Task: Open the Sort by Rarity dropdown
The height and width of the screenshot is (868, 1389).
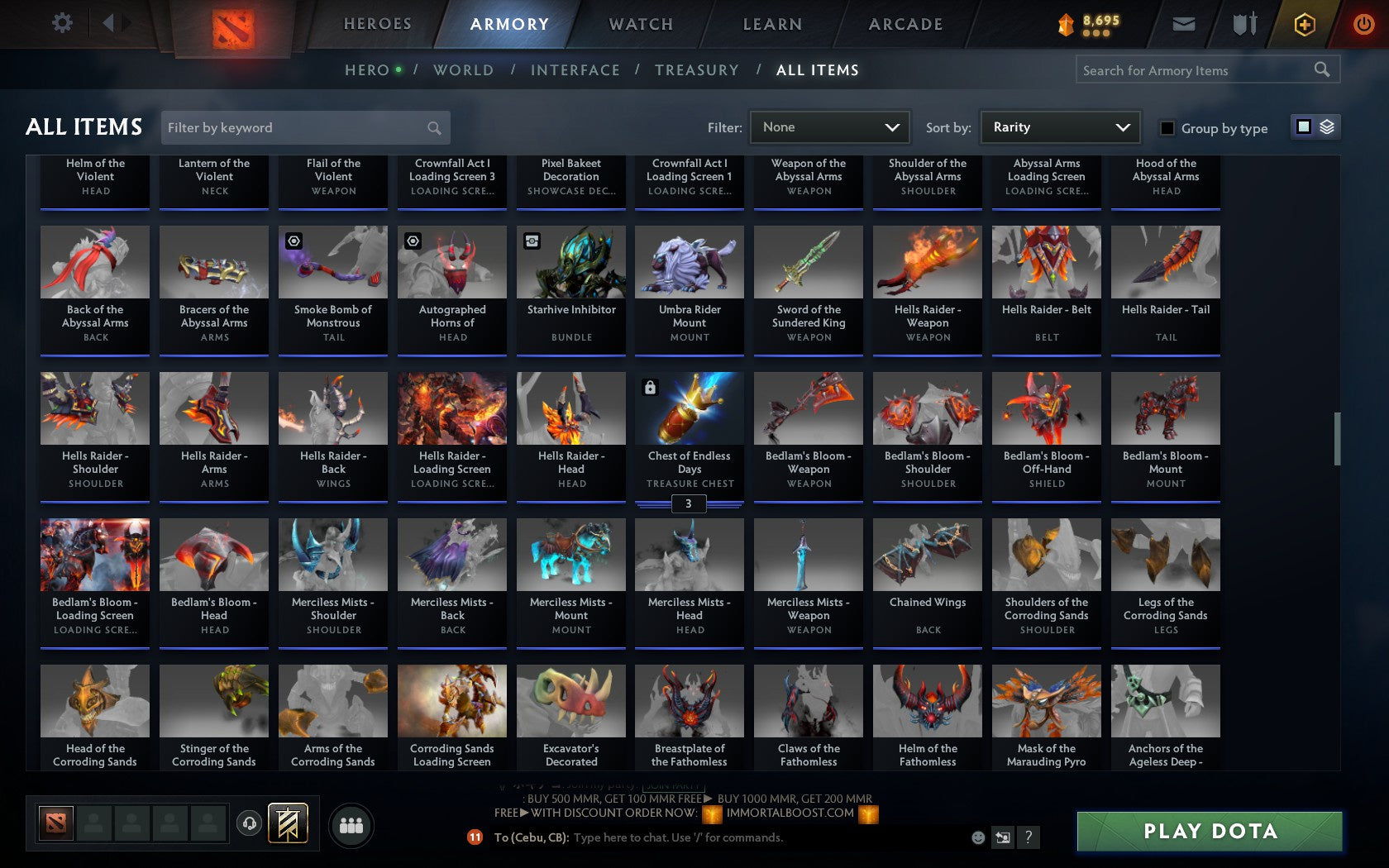Action: point(1059,127)
